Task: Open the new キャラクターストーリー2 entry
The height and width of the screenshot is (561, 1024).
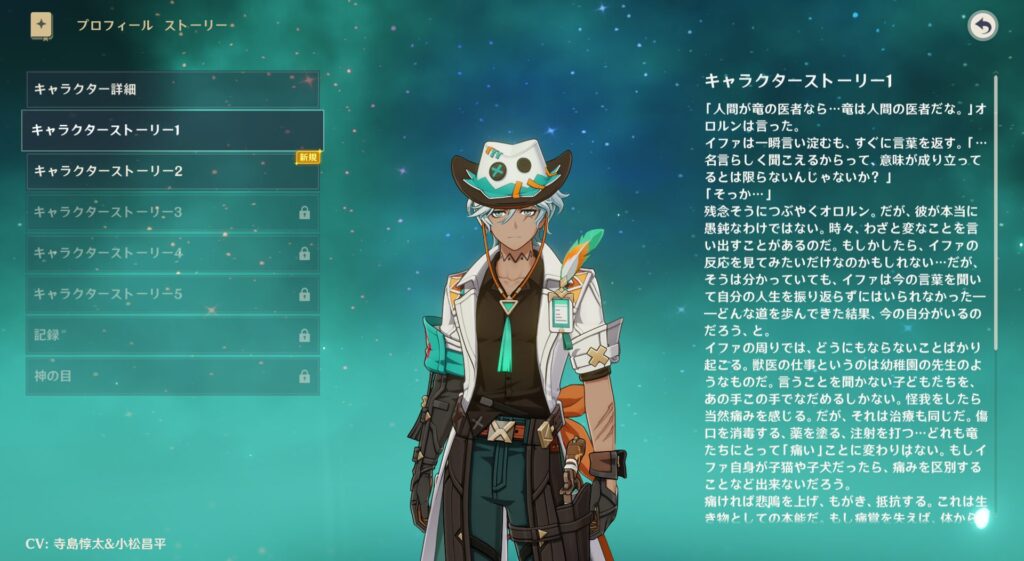Action: [x=172, y=171]
